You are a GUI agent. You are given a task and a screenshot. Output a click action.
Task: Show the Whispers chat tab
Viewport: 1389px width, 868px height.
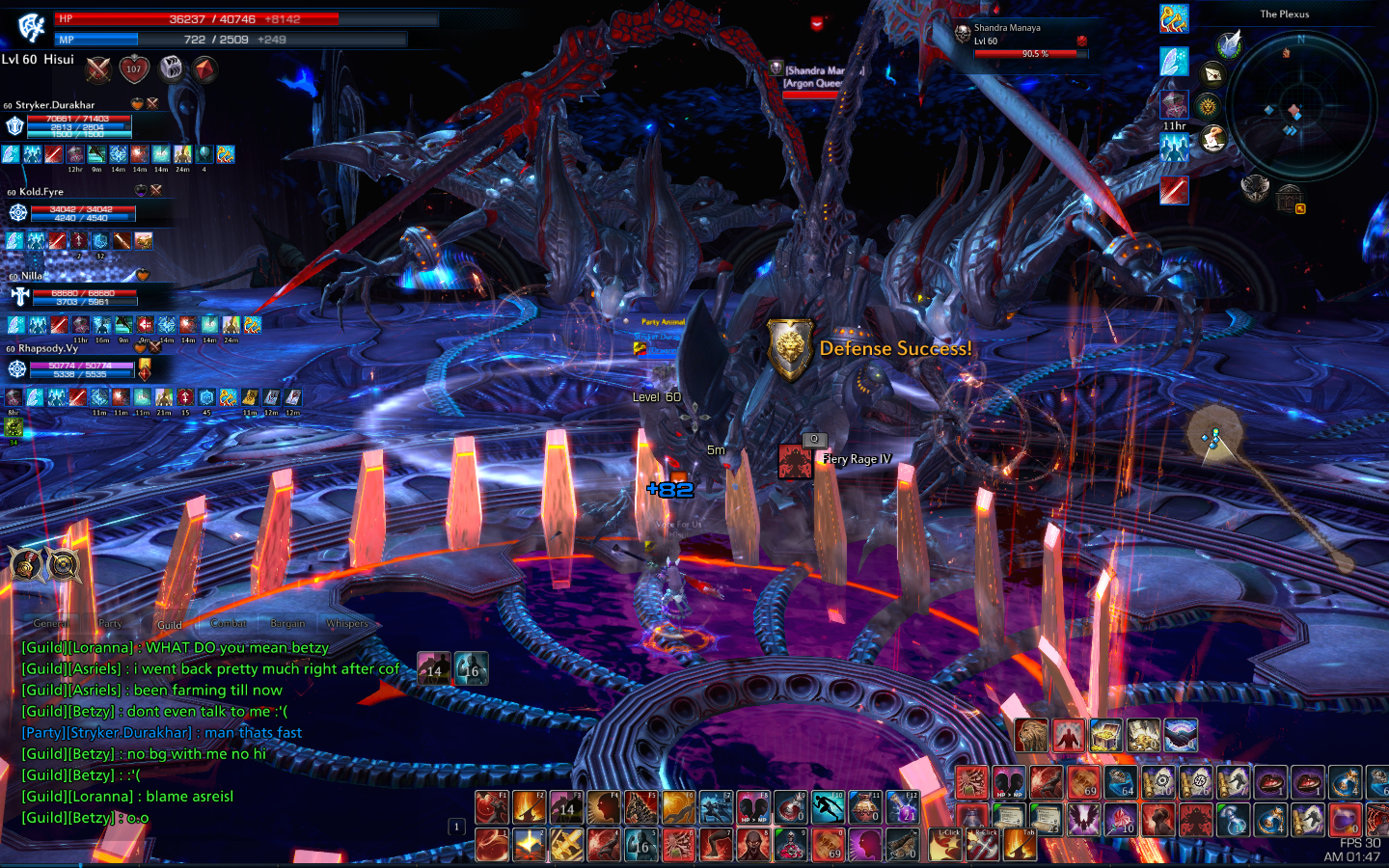pos(347,623)
